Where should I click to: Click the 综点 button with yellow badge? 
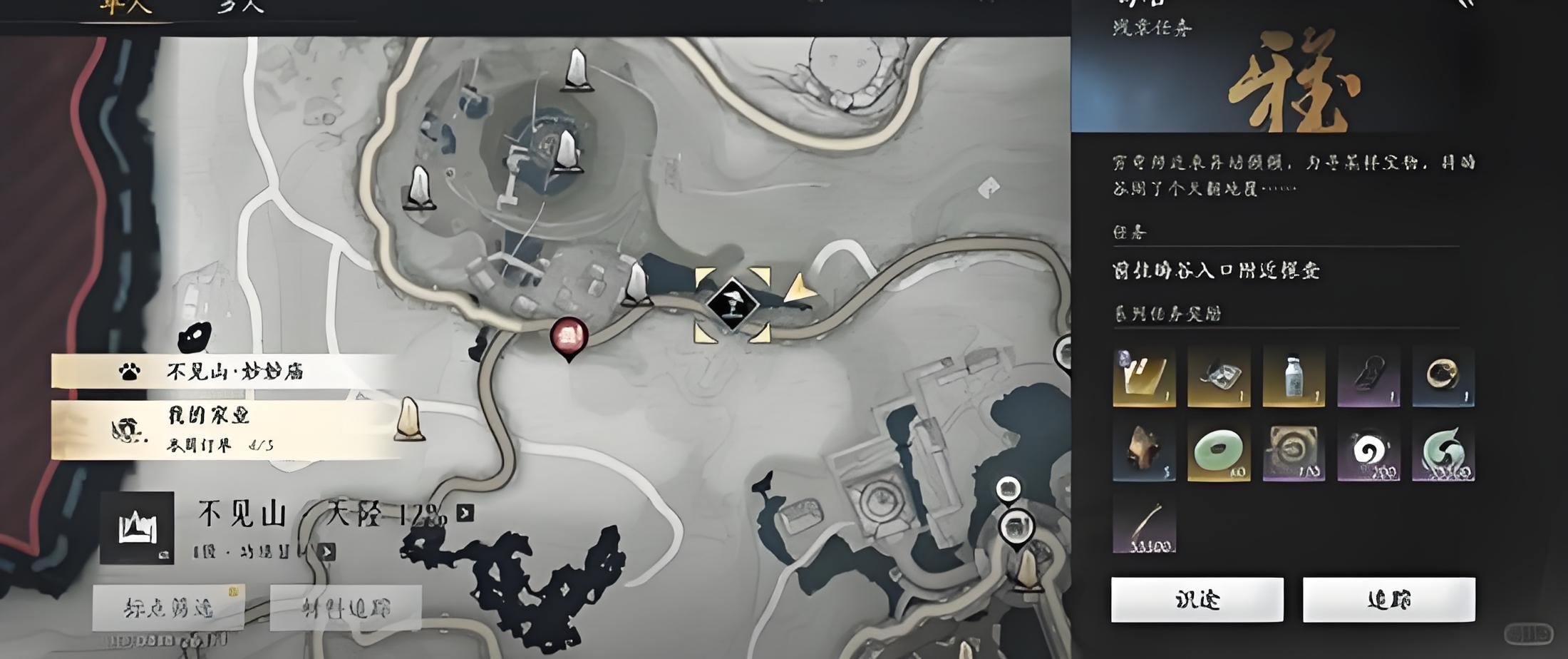(168, 608)
